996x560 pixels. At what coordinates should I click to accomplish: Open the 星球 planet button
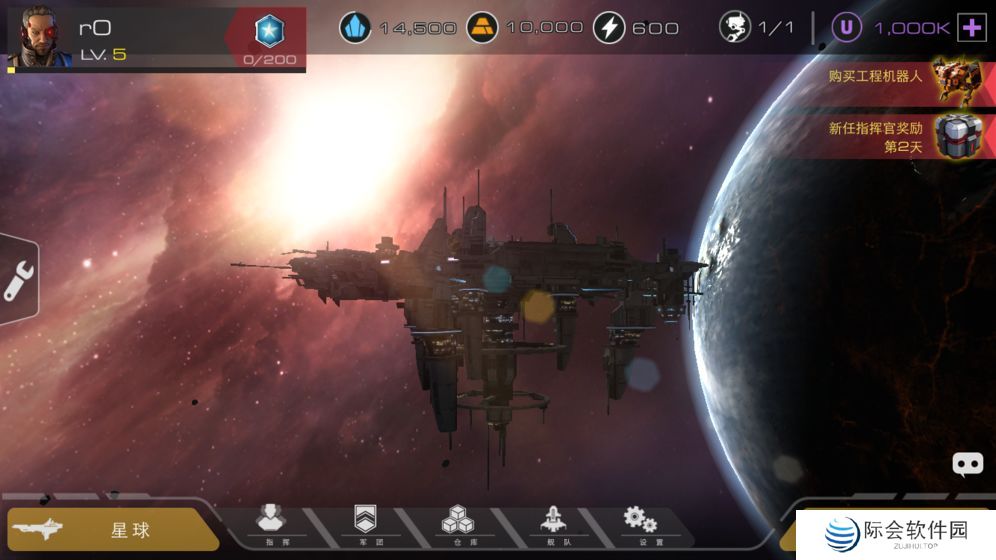click(x=110, y=529)
